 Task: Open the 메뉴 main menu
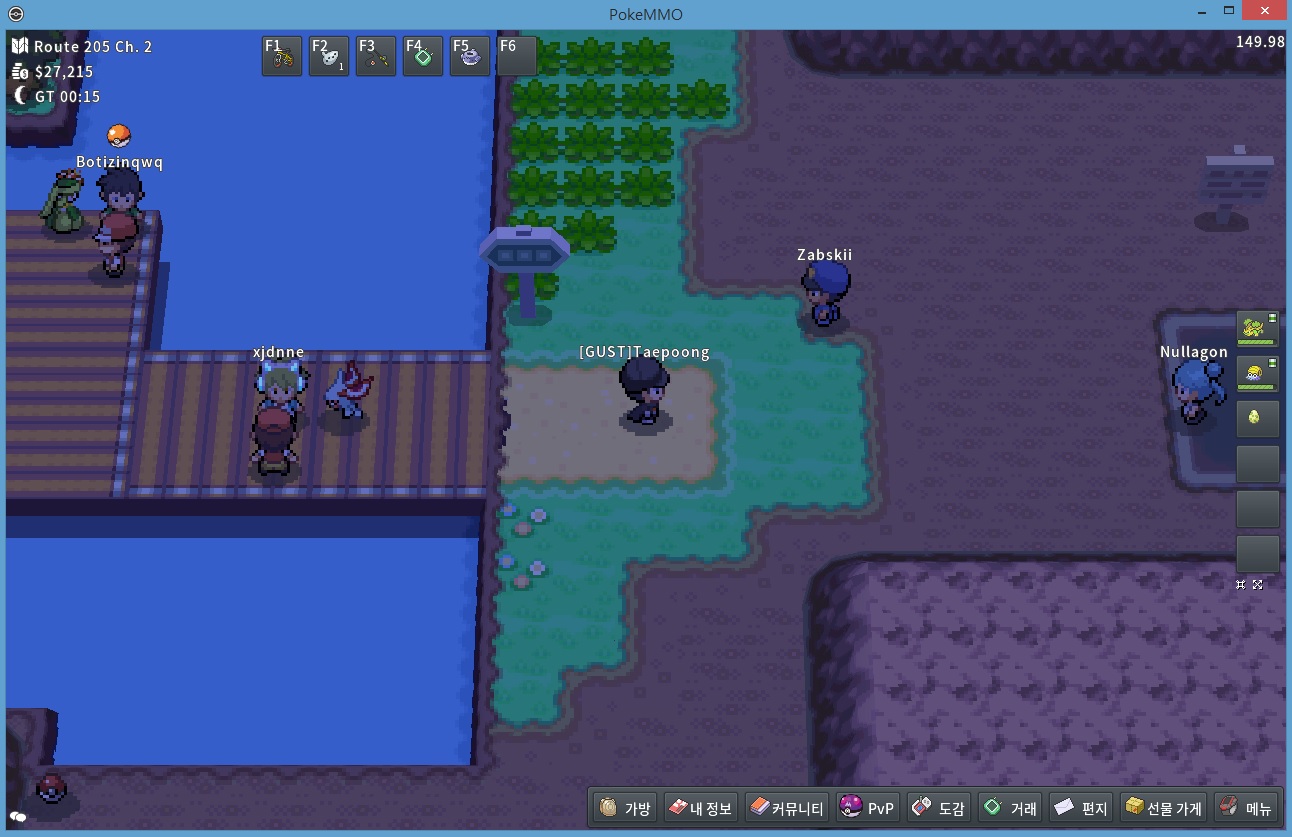1245,807
